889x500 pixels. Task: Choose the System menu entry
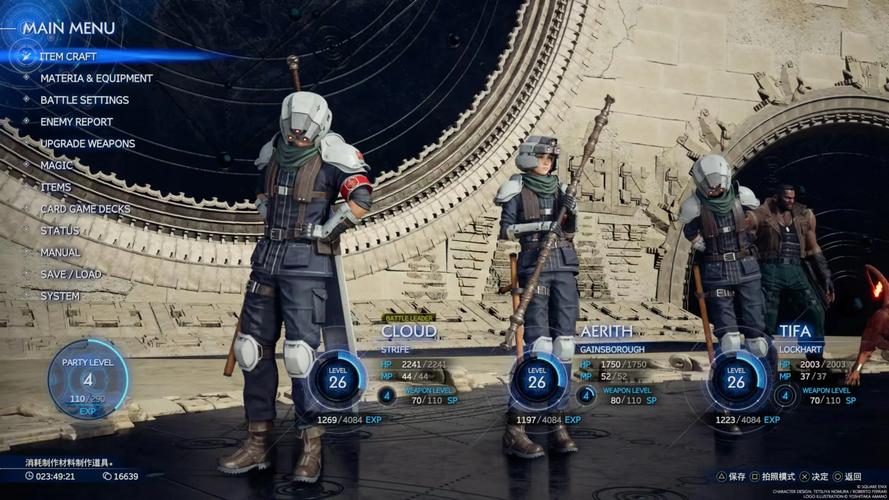[60, 296]
